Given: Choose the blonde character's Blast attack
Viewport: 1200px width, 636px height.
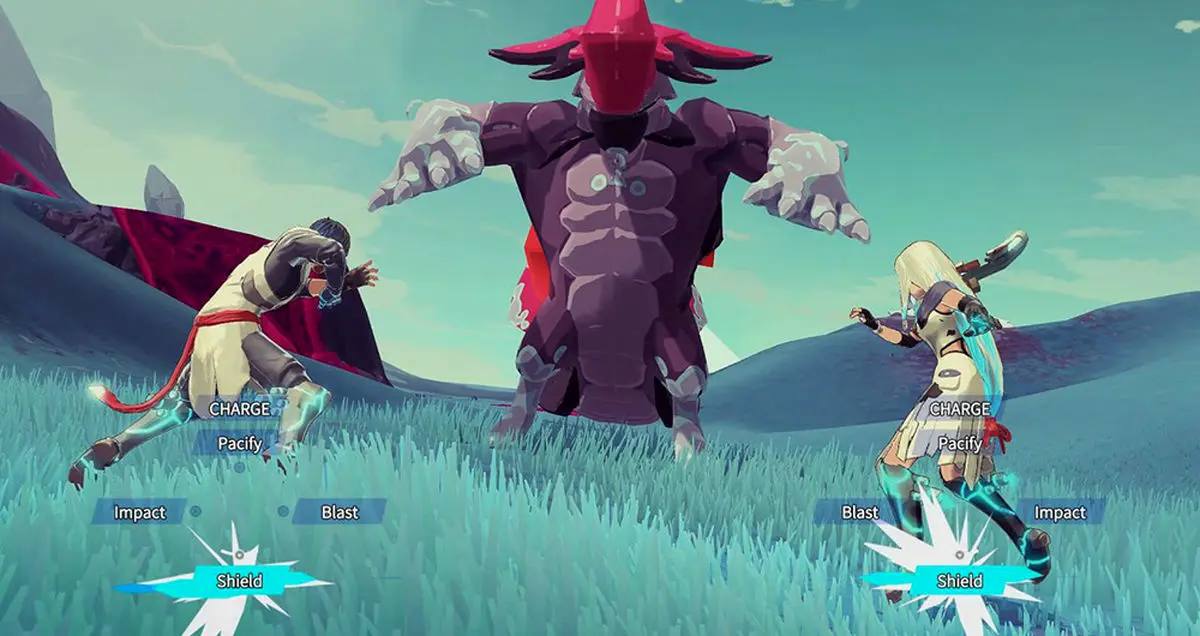Looking at the screenshot, I should tap(859, 512).
